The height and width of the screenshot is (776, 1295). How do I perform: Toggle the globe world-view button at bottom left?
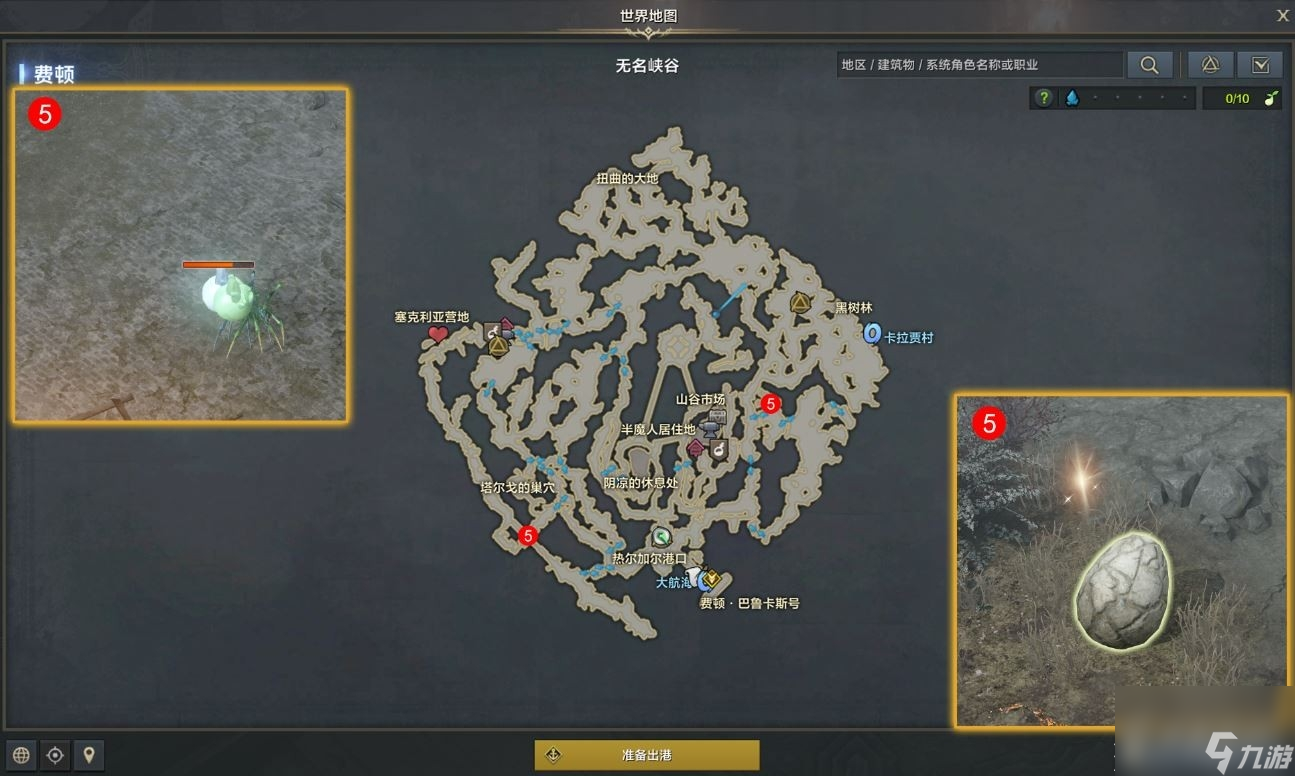click(20, 755)
